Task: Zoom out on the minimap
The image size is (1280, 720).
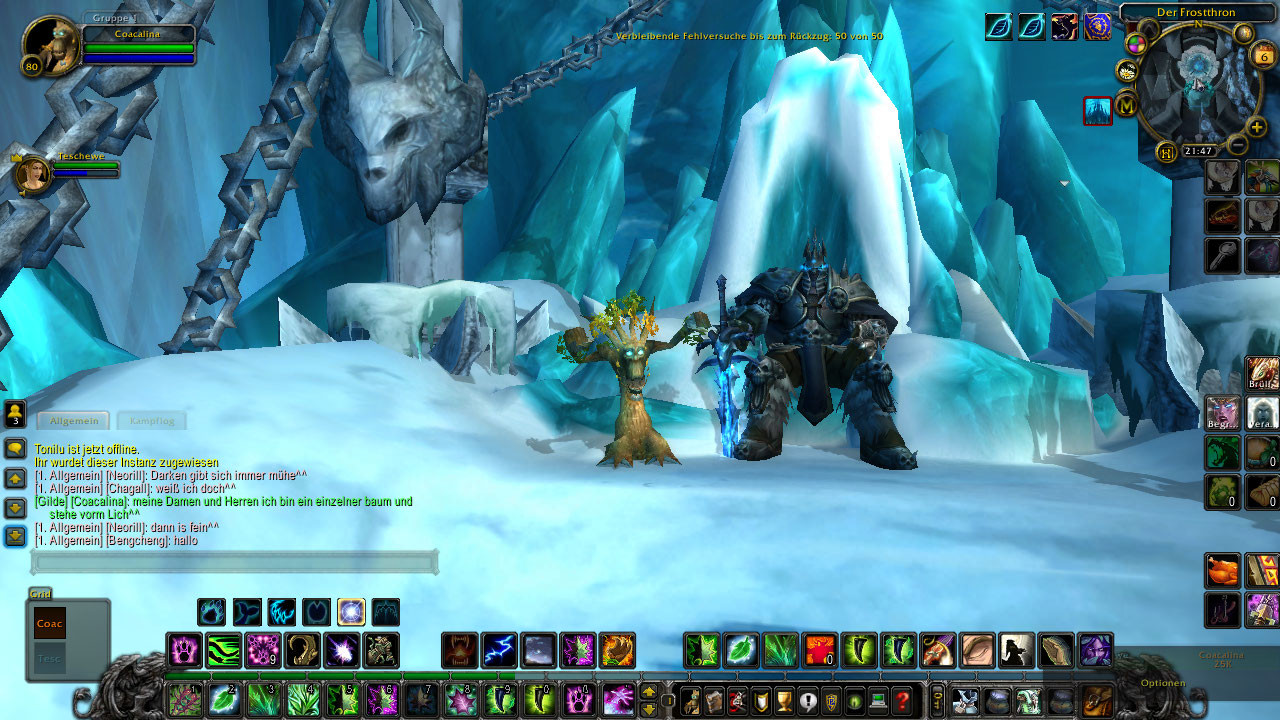Action: click(x=1237, y=145)
